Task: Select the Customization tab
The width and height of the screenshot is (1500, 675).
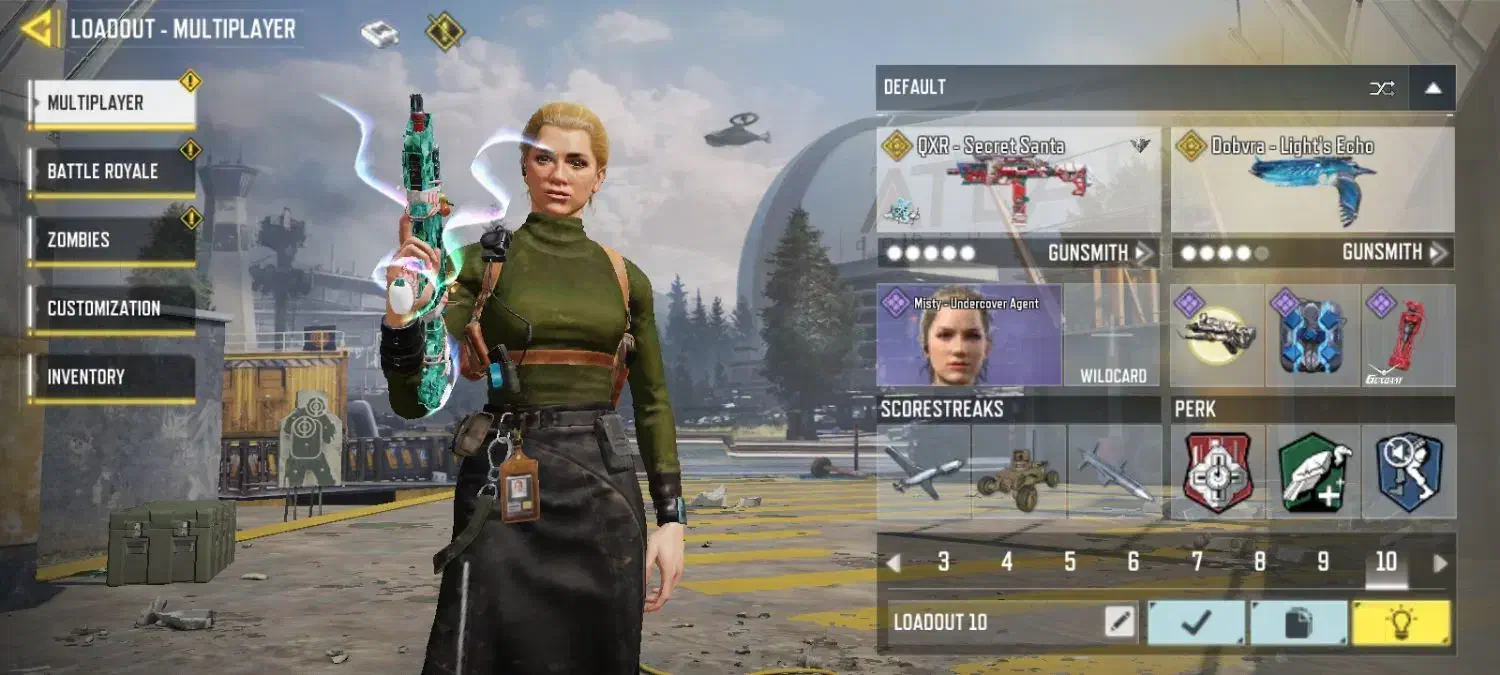Action: [x=110, y=309]
